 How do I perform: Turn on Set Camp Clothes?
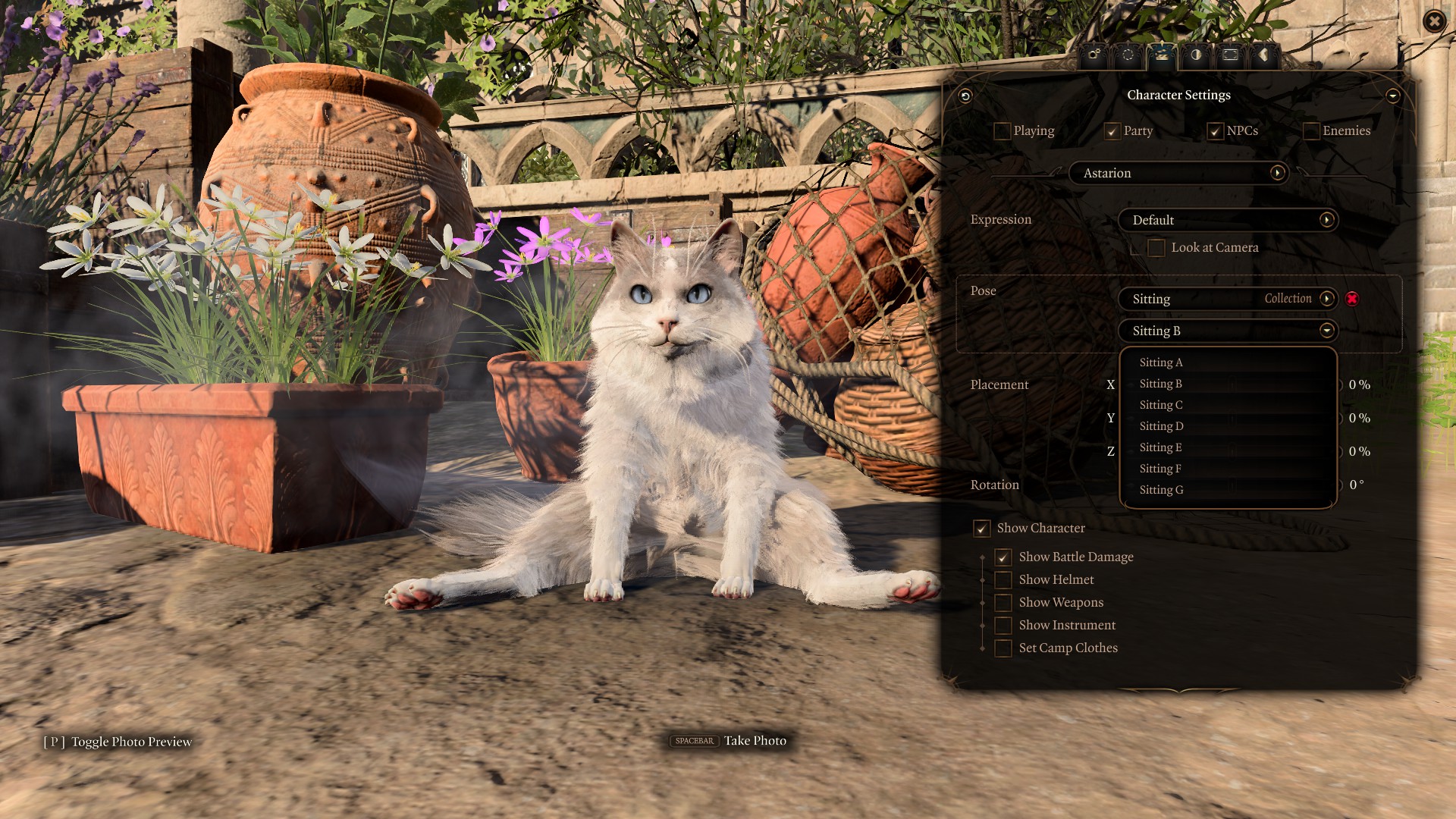click(x=1003, y=648)
